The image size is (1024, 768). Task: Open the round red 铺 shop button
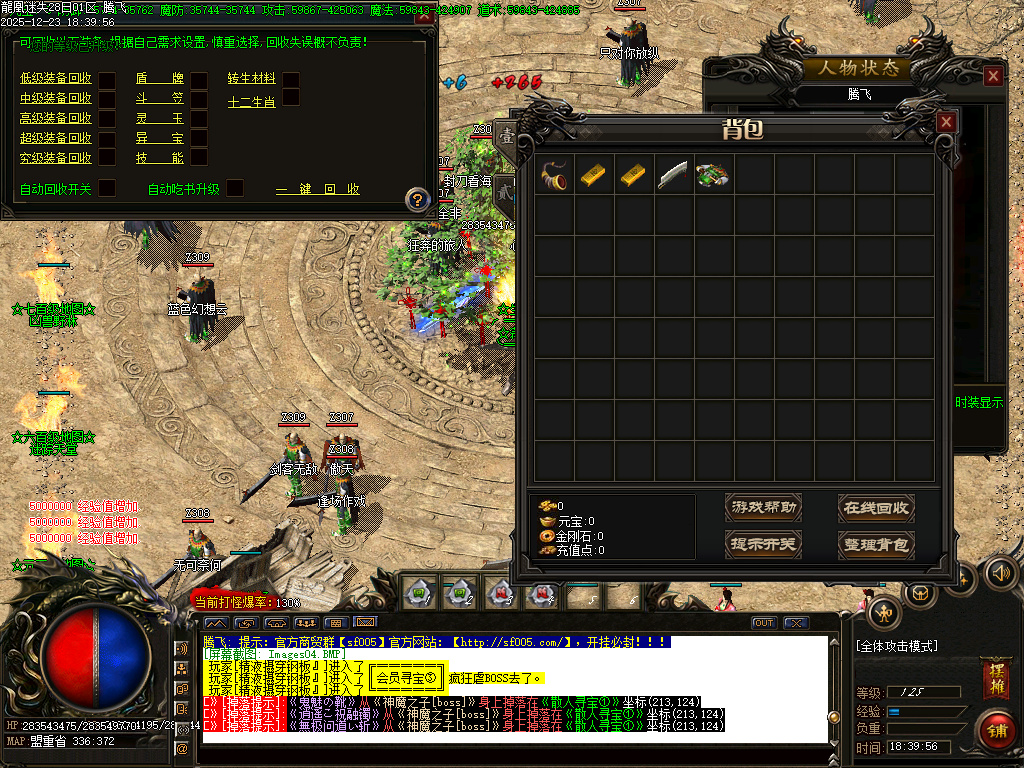(x=997, y=730)
